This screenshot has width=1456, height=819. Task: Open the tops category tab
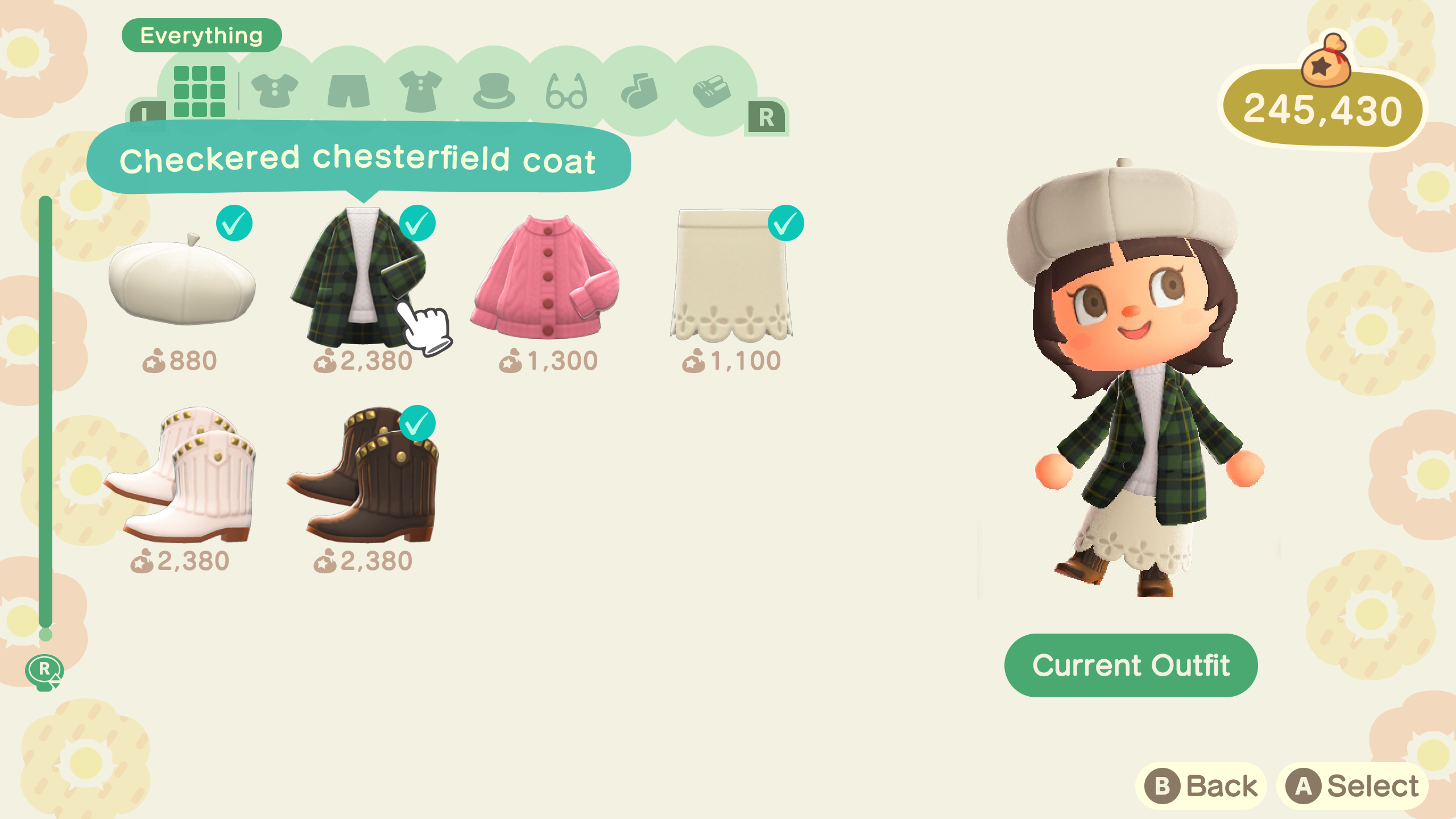[x=275, y=91]
